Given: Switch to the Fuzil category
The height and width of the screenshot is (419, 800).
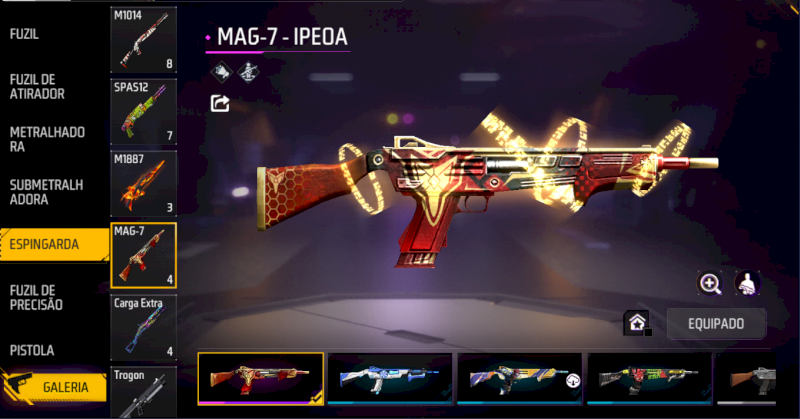Looking at the screenshot, I should pyautogui.click(x=24, y=33).
